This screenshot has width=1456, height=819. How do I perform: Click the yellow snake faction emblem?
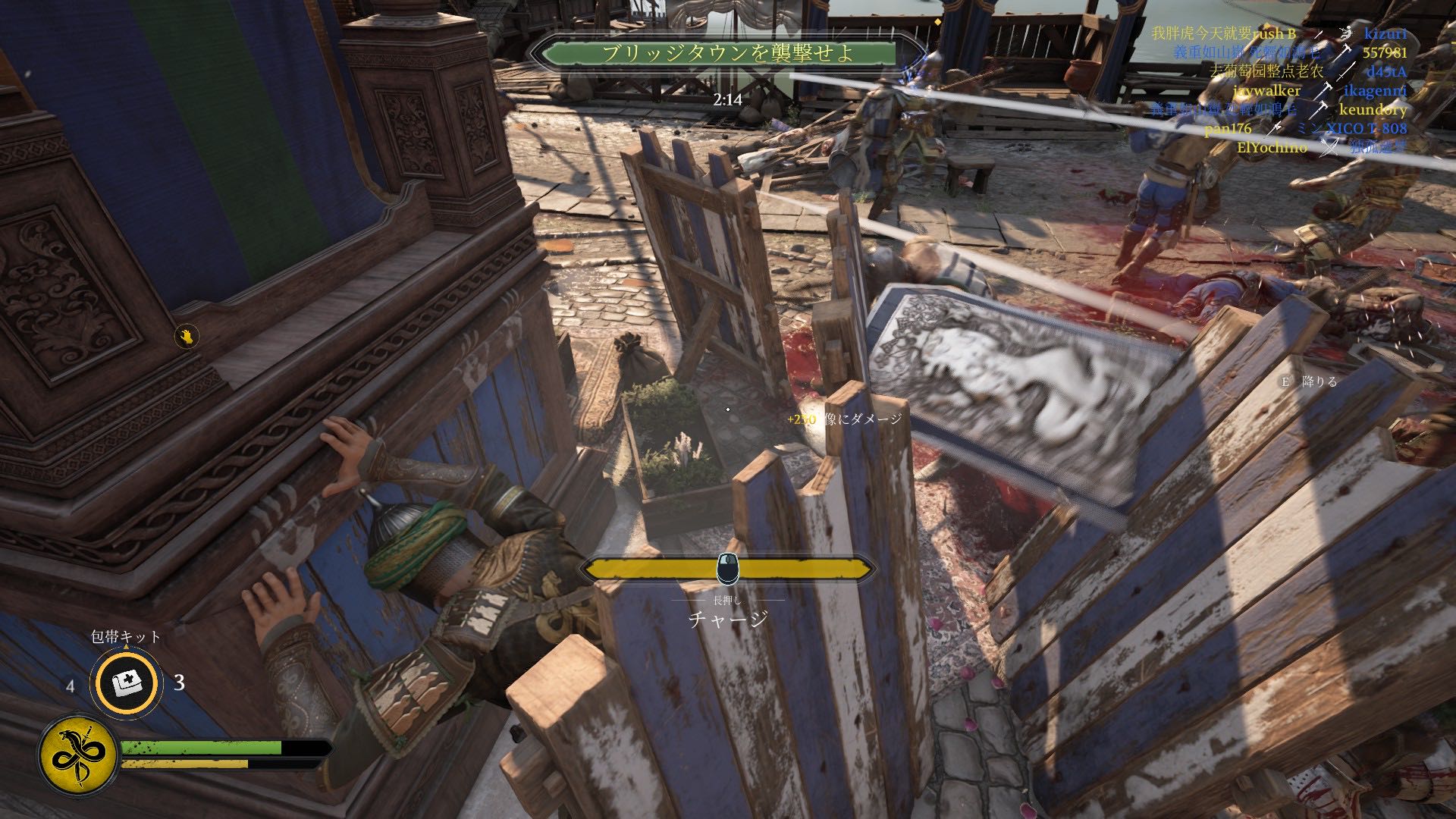point(77,755)
